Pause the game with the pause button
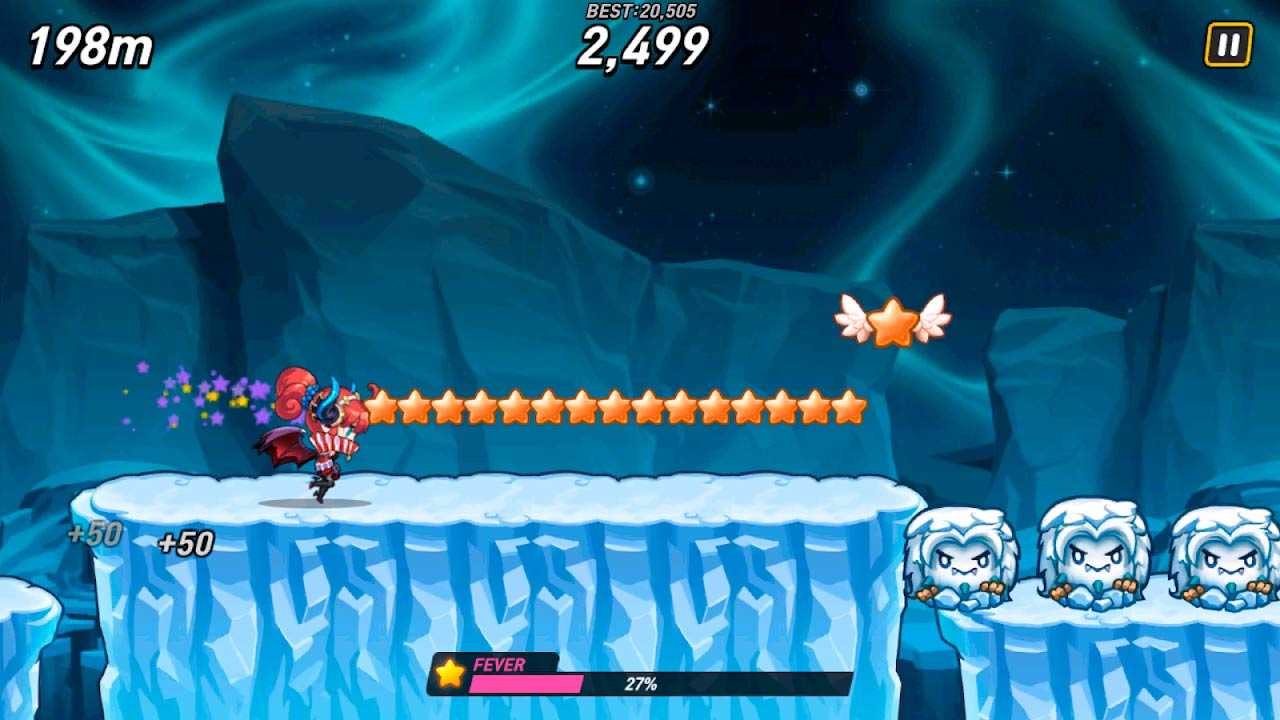 point(1228,45)
